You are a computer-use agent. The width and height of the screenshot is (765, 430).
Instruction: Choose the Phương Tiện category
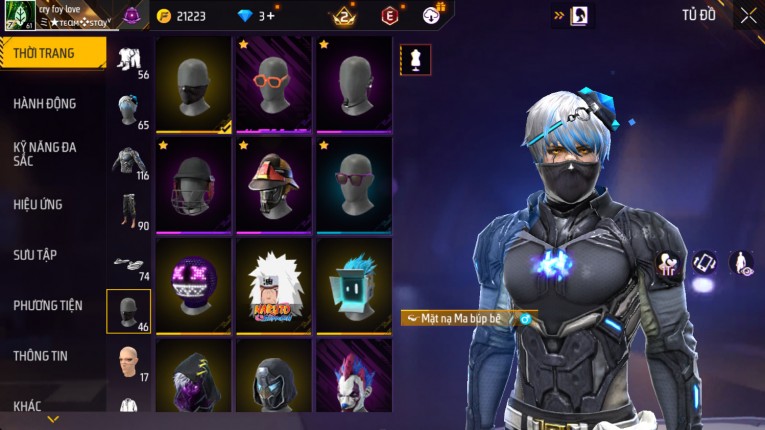pyautogui.click(x=48, y=305)
